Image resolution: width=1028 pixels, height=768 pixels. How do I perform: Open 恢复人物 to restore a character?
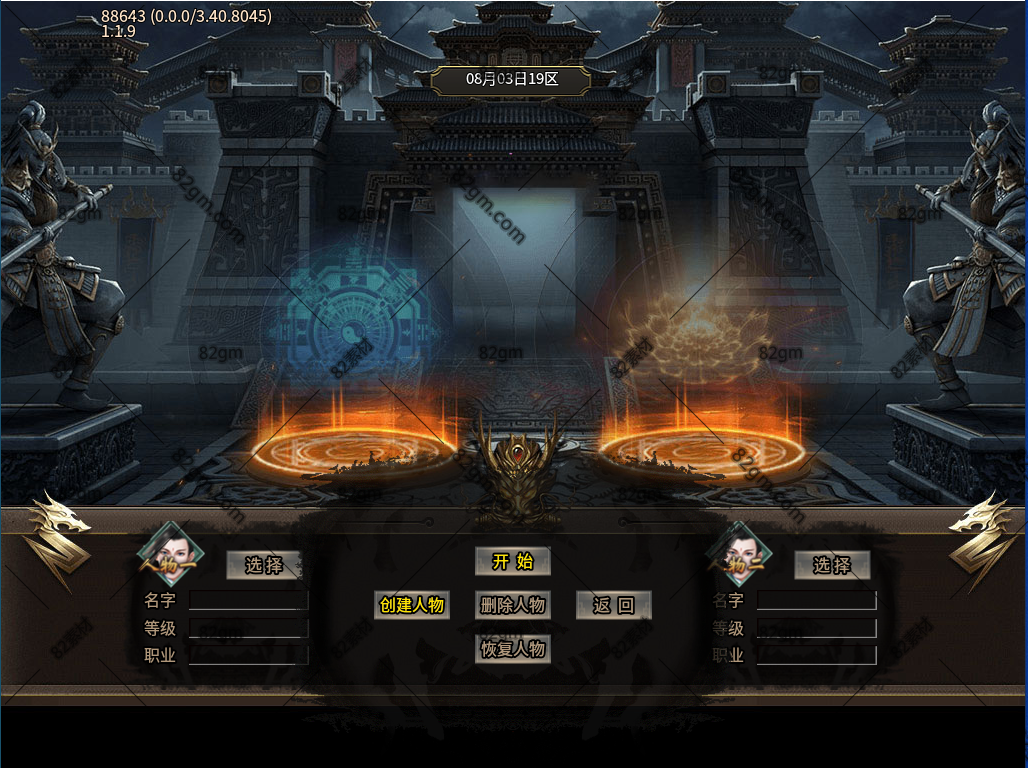click(x=512, y=649)
